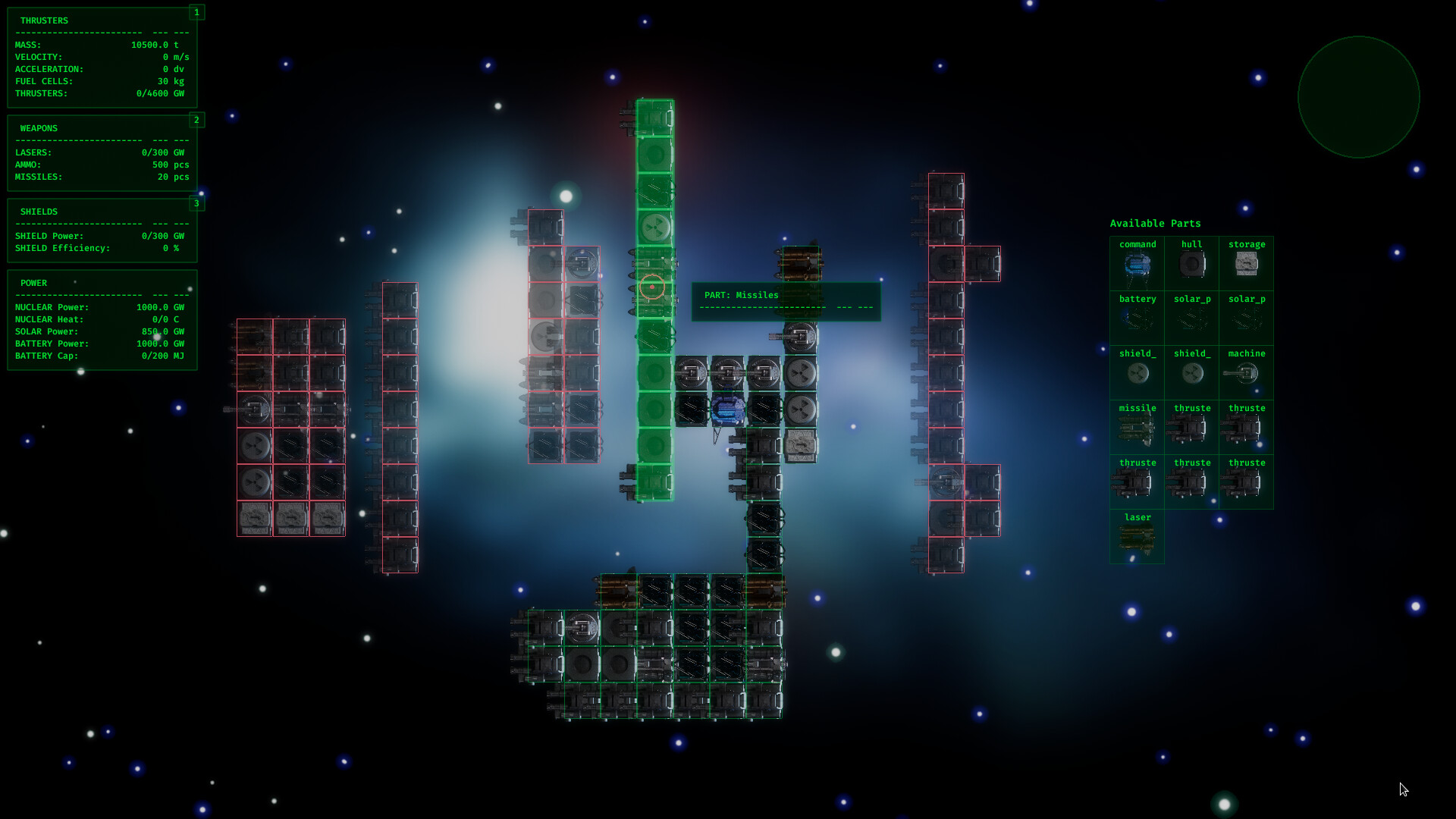Click the PART: Missiles tooltip box
Screen dimensions: 1456x819
pos(786,302)
